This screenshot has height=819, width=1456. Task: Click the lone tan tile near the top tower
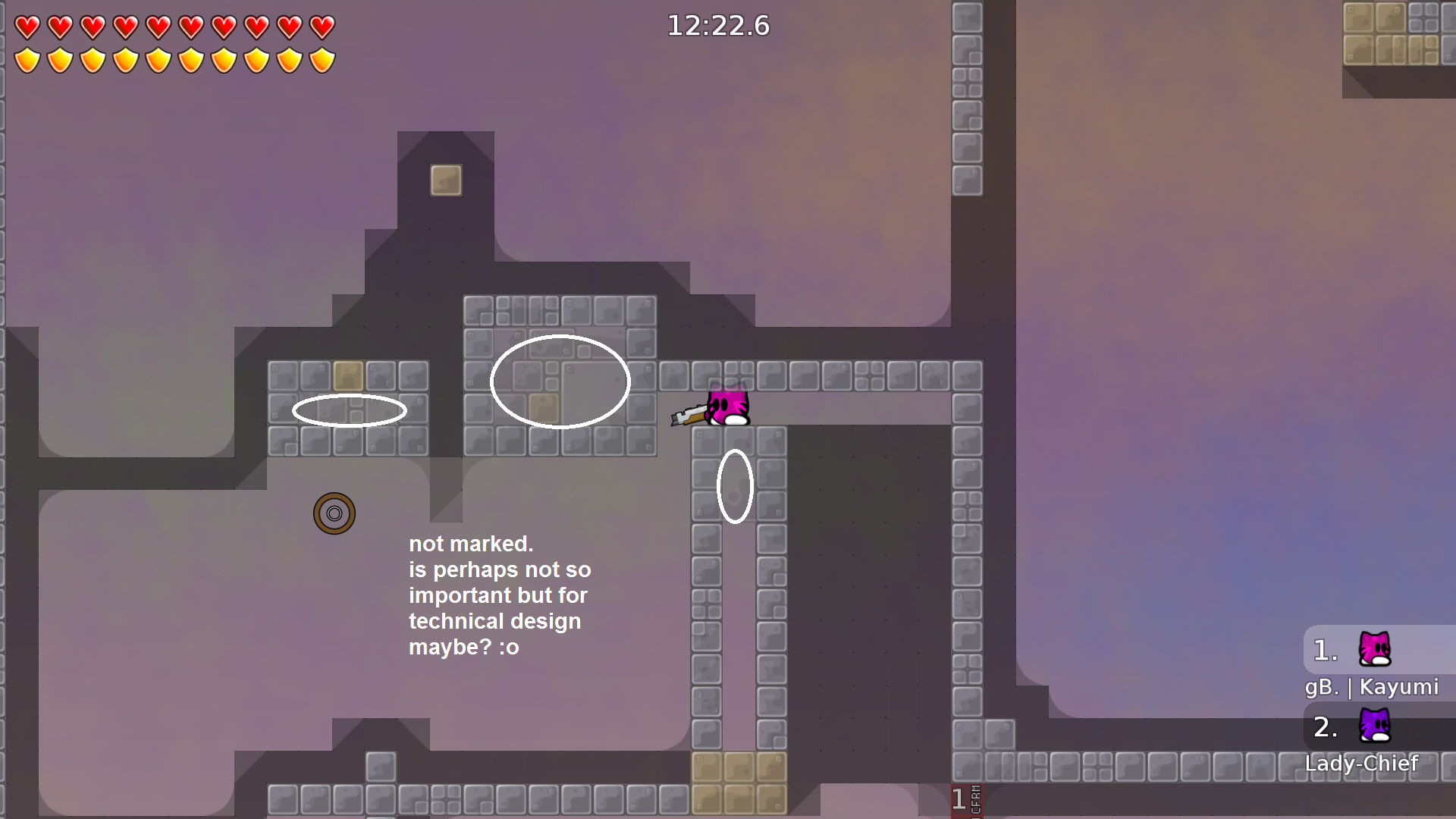pyautogui.click(x=446, y=180)
